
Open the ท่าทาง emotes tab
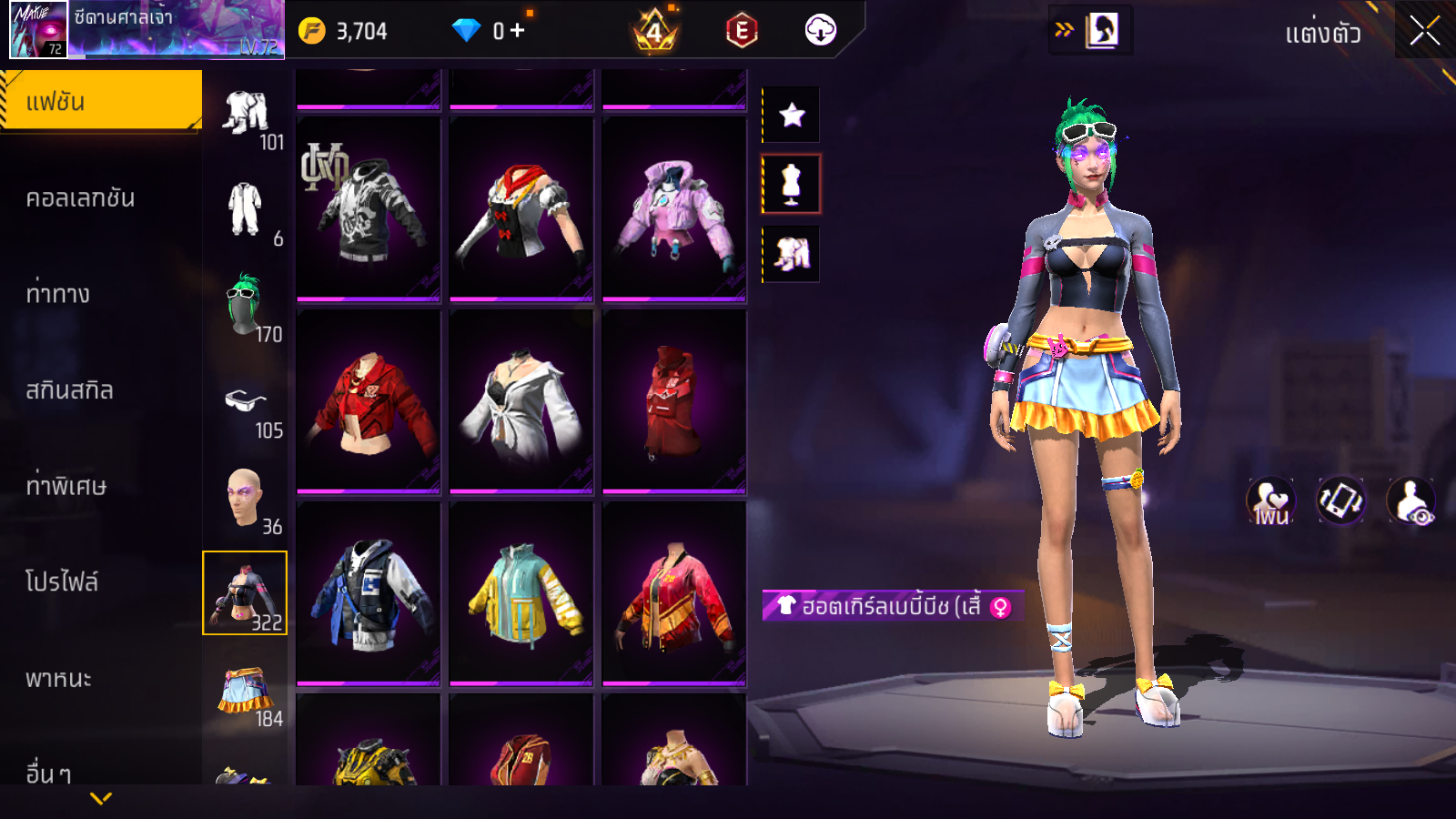58,294
